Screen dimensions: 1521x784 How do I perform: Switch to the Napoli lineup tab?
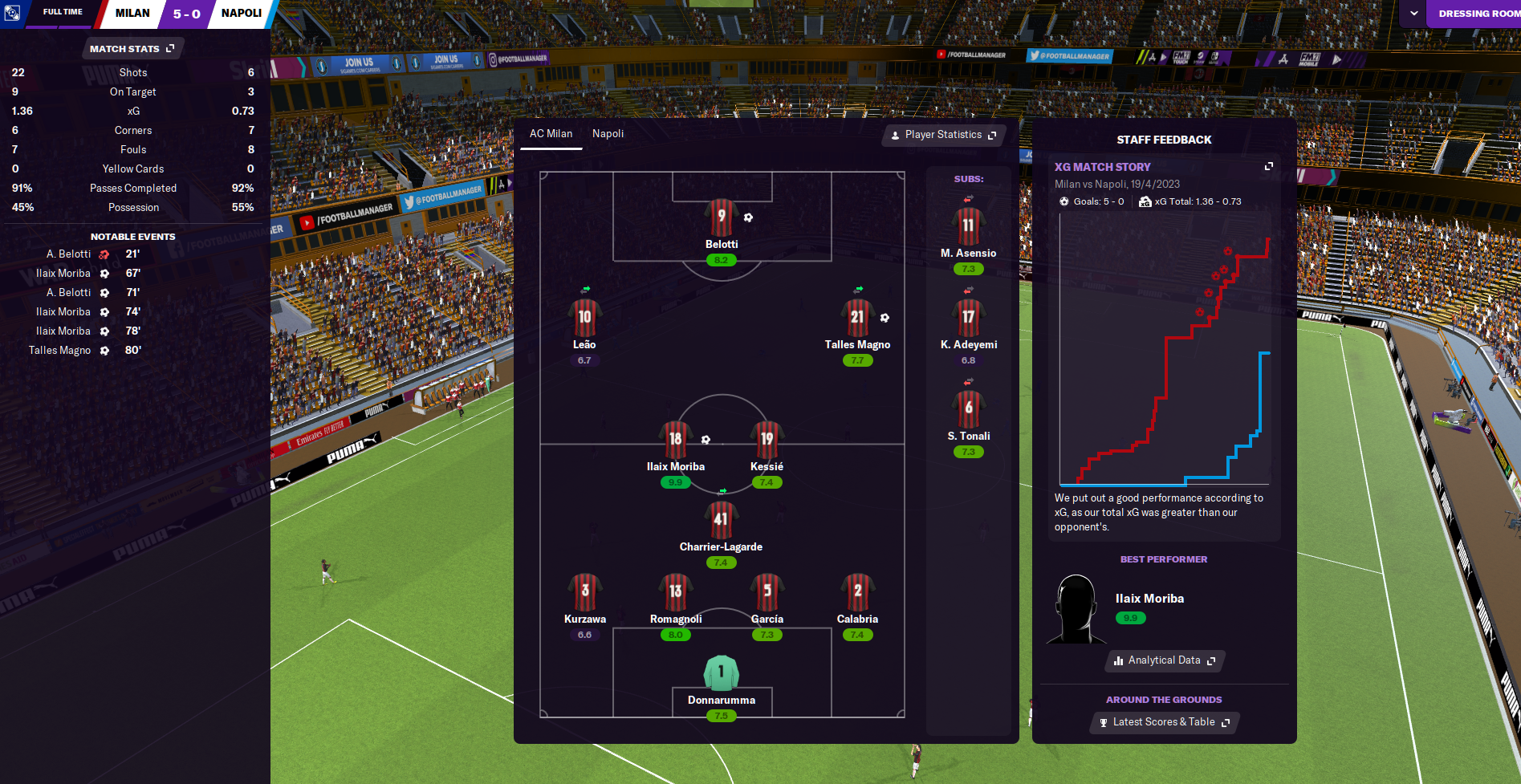pyautogui.click(x=608, y=134)
